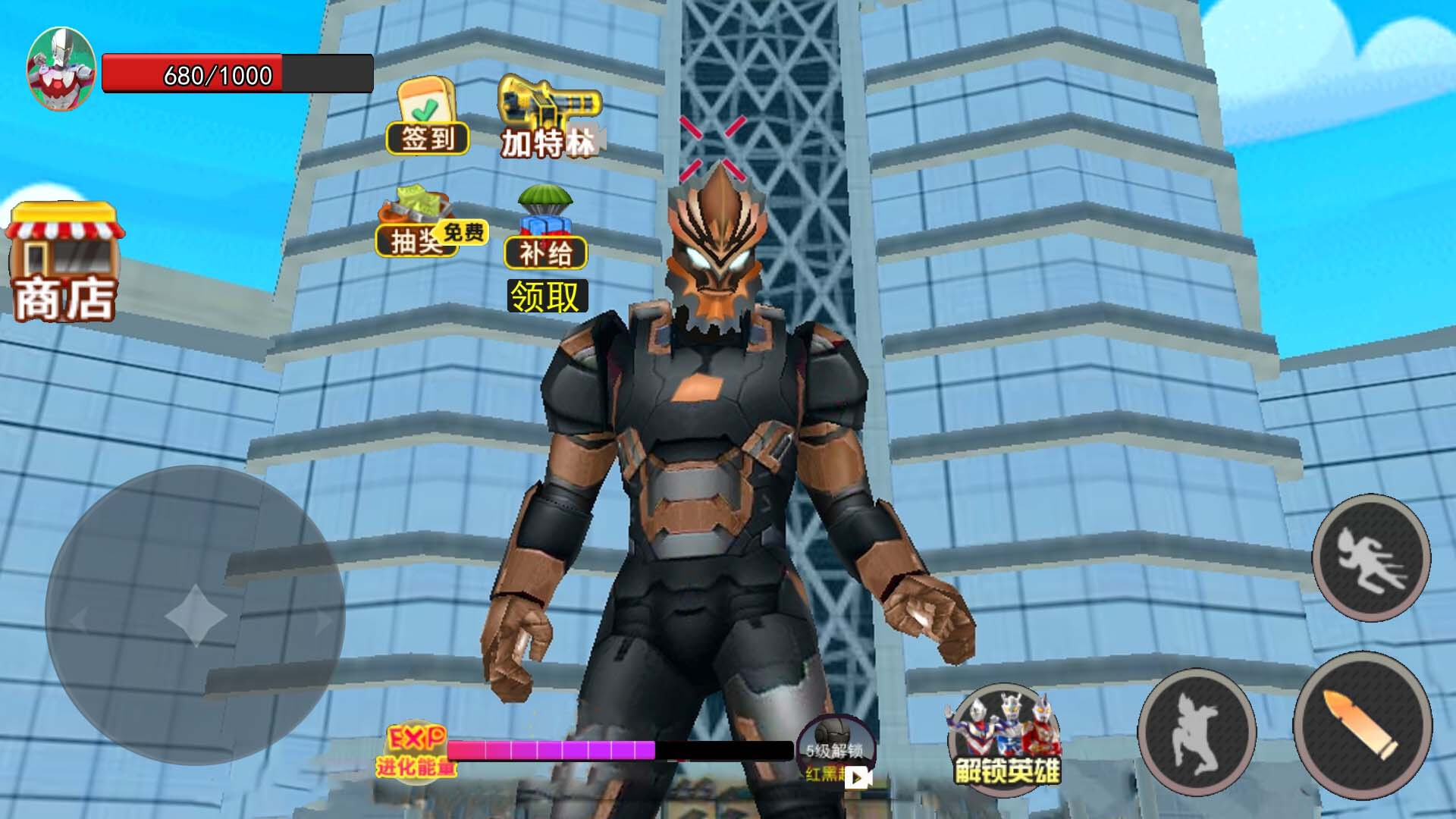Activate the melee attack pose button
Image resolution: width=1456 pixels, height=819 pixels.
1197,732
